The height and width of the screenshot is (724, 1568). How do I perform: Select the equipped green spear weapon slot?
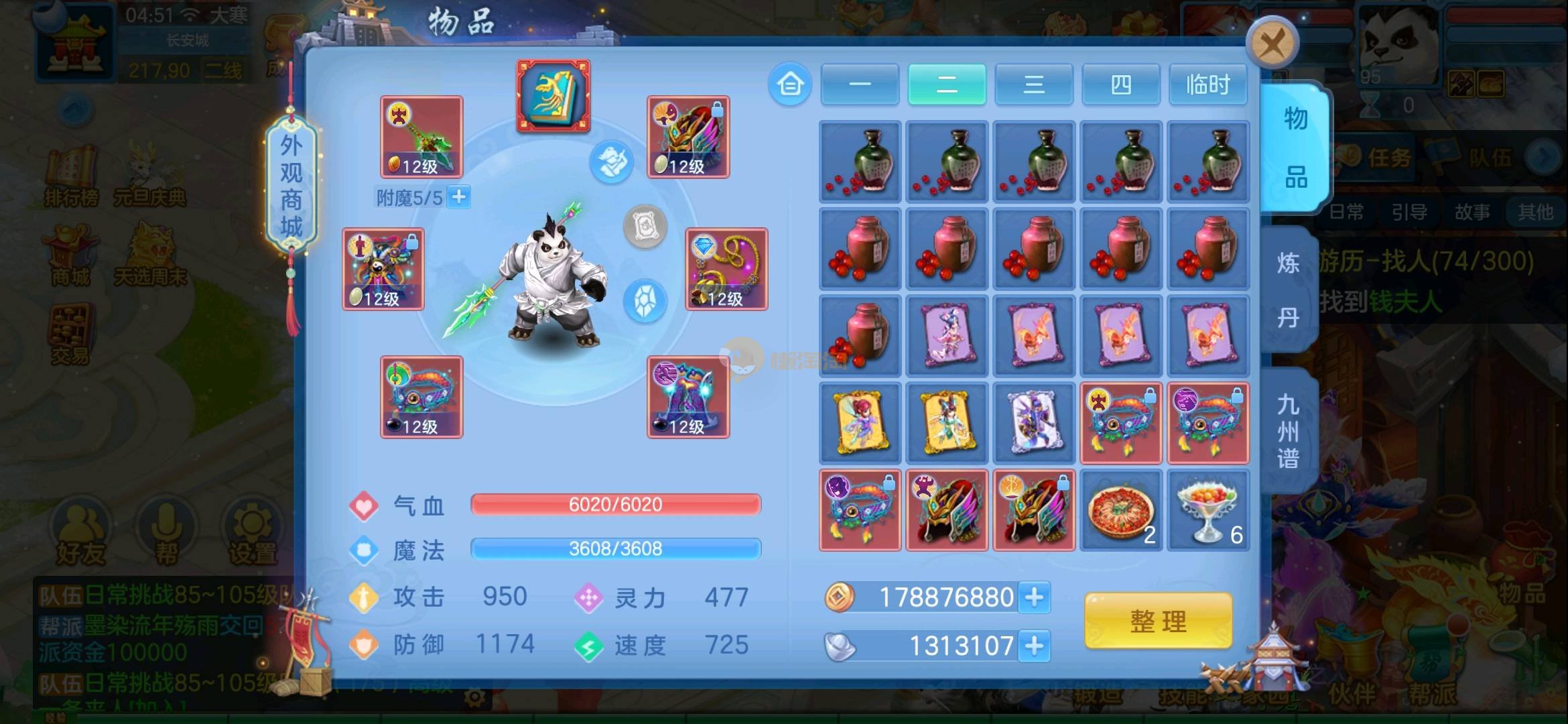[421, 137]
